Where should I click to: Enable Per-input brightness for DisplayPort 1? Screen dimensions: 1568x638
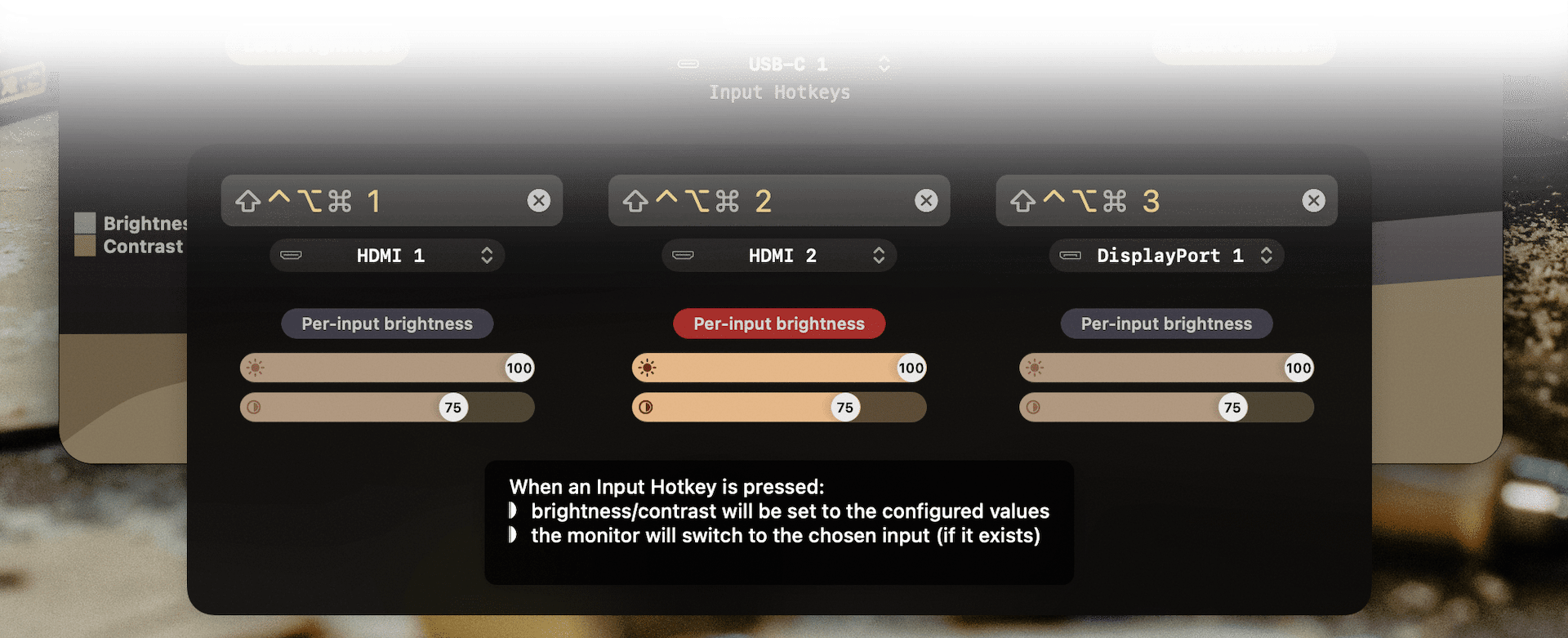tap(1166, 323)
